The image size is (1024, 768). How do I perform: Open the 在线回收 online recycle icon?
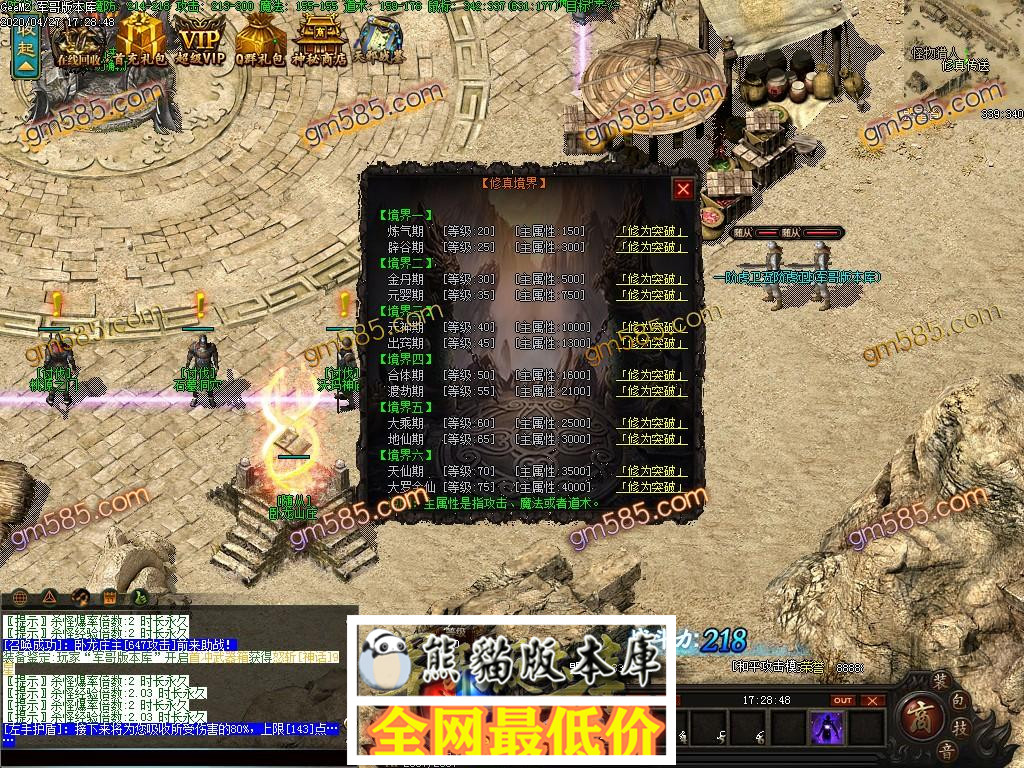pos(80,42)
